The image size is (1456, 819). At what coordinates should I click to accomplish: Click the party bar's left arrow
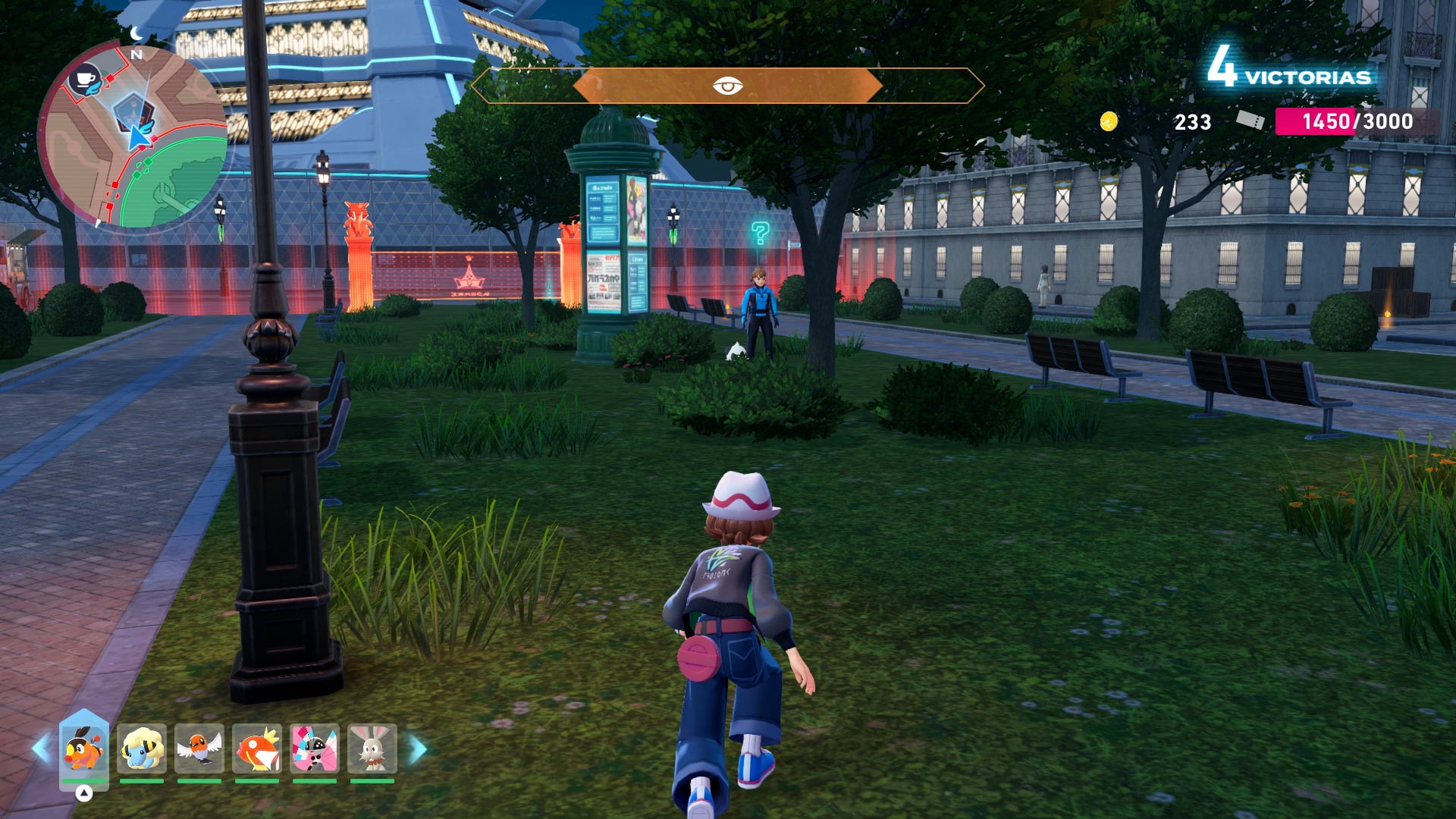coord(40,749)
